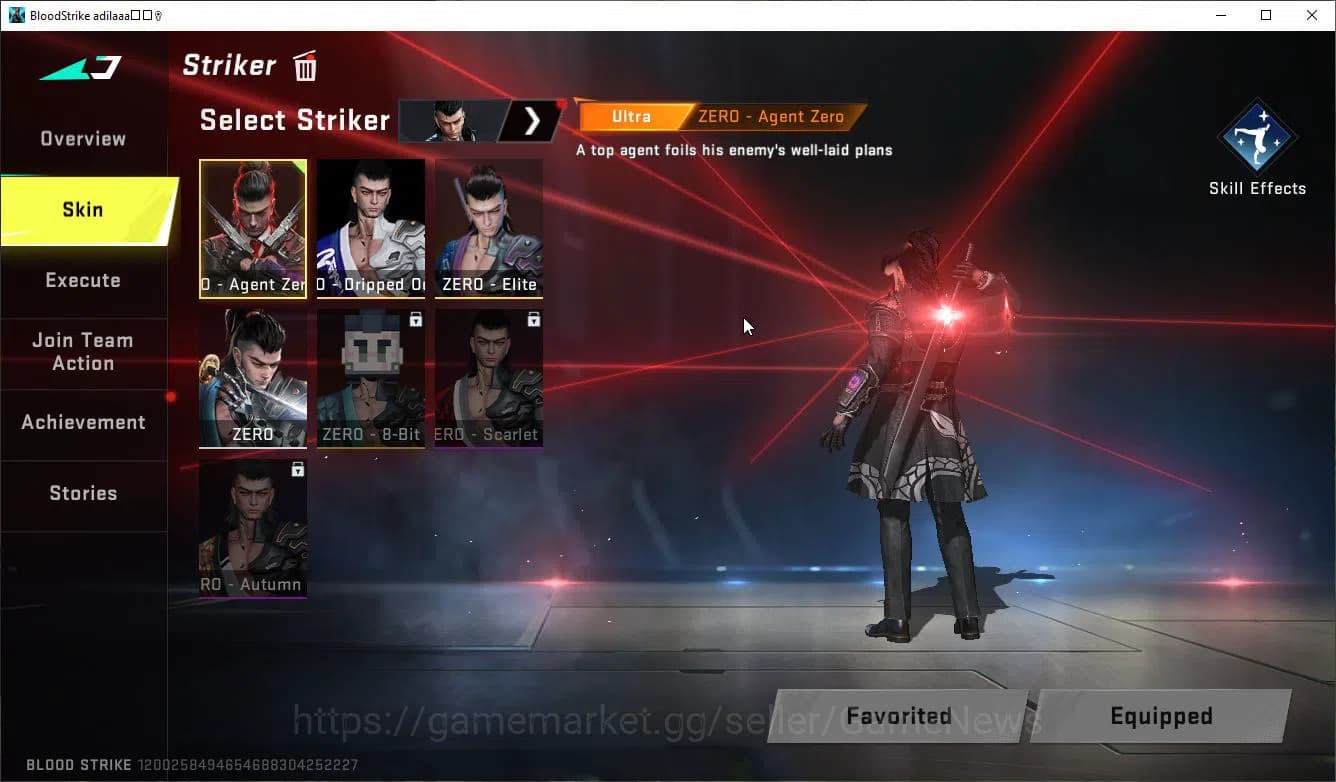
Task: Click the Ultra rarity badge
Action: [632, 116]
